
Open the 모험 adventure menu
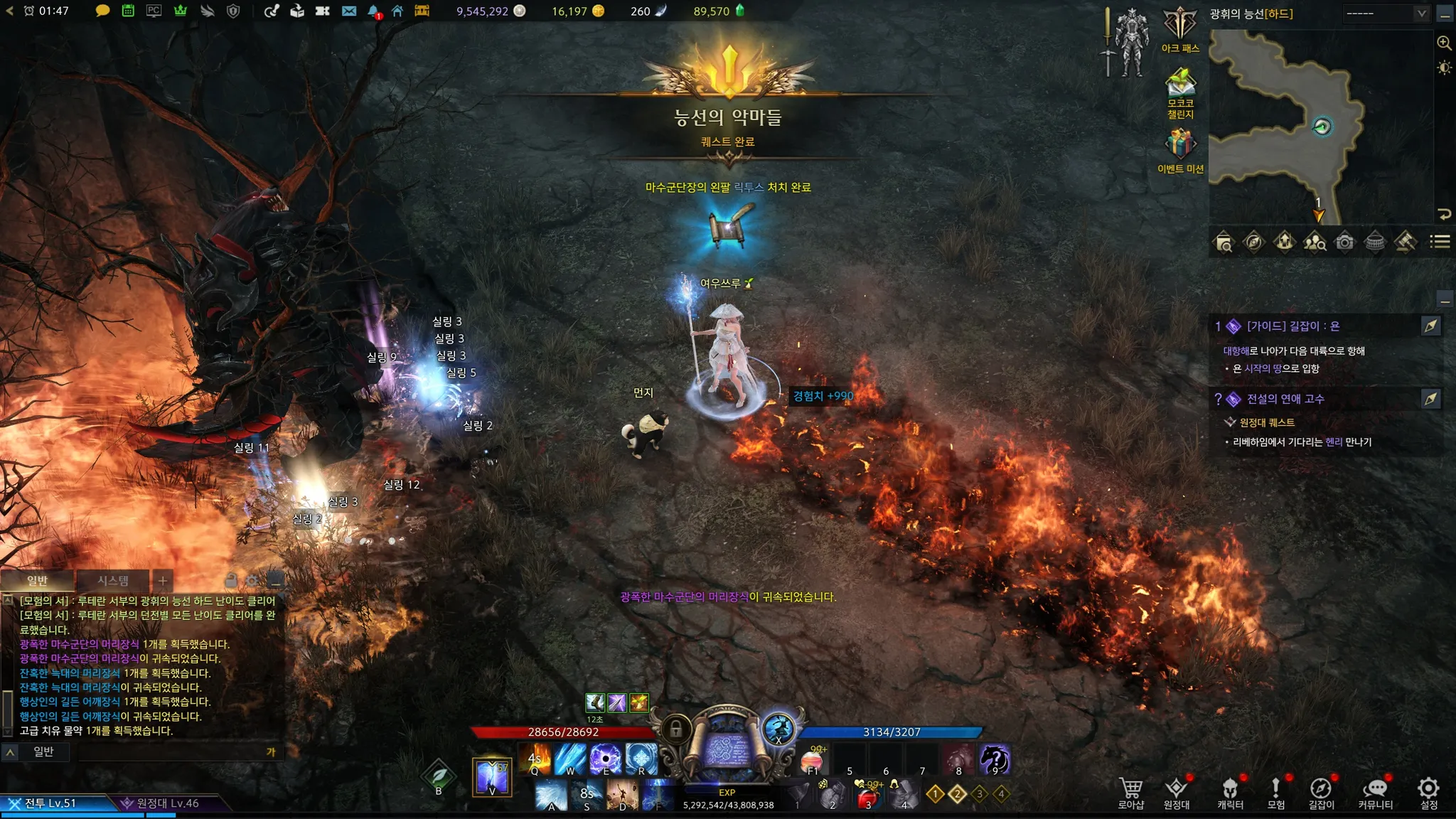click(x=1276, y=793)
